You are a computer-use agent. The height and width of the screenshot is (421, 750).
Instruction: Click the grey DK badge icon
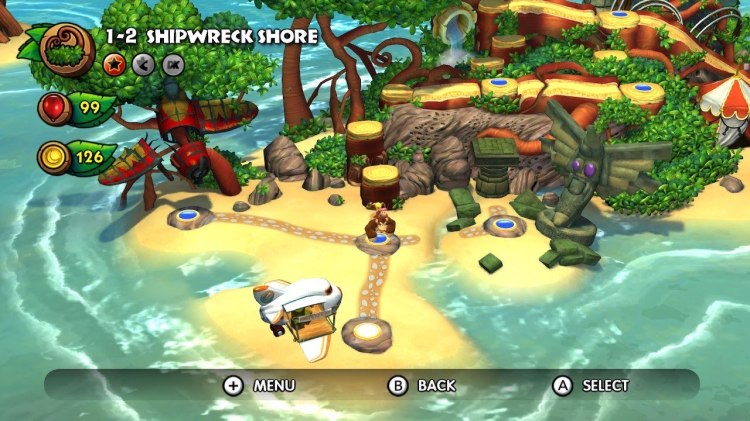click(x=173, y=65)
